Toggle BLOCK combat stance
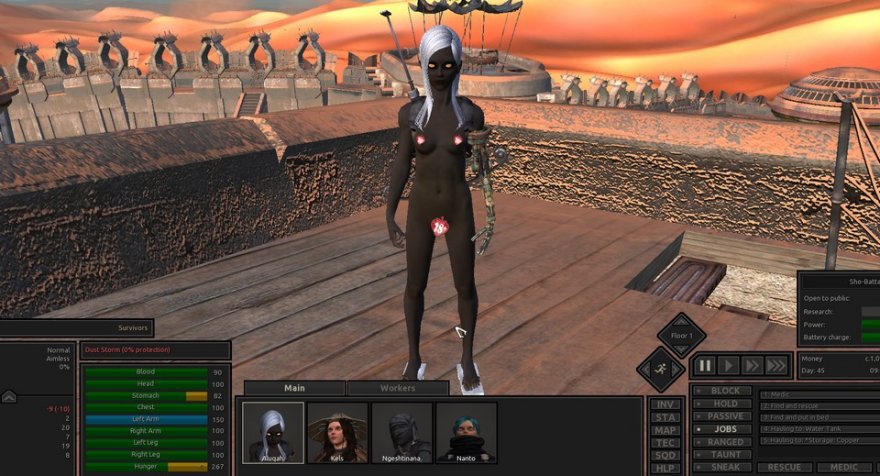 pos(724,391)
